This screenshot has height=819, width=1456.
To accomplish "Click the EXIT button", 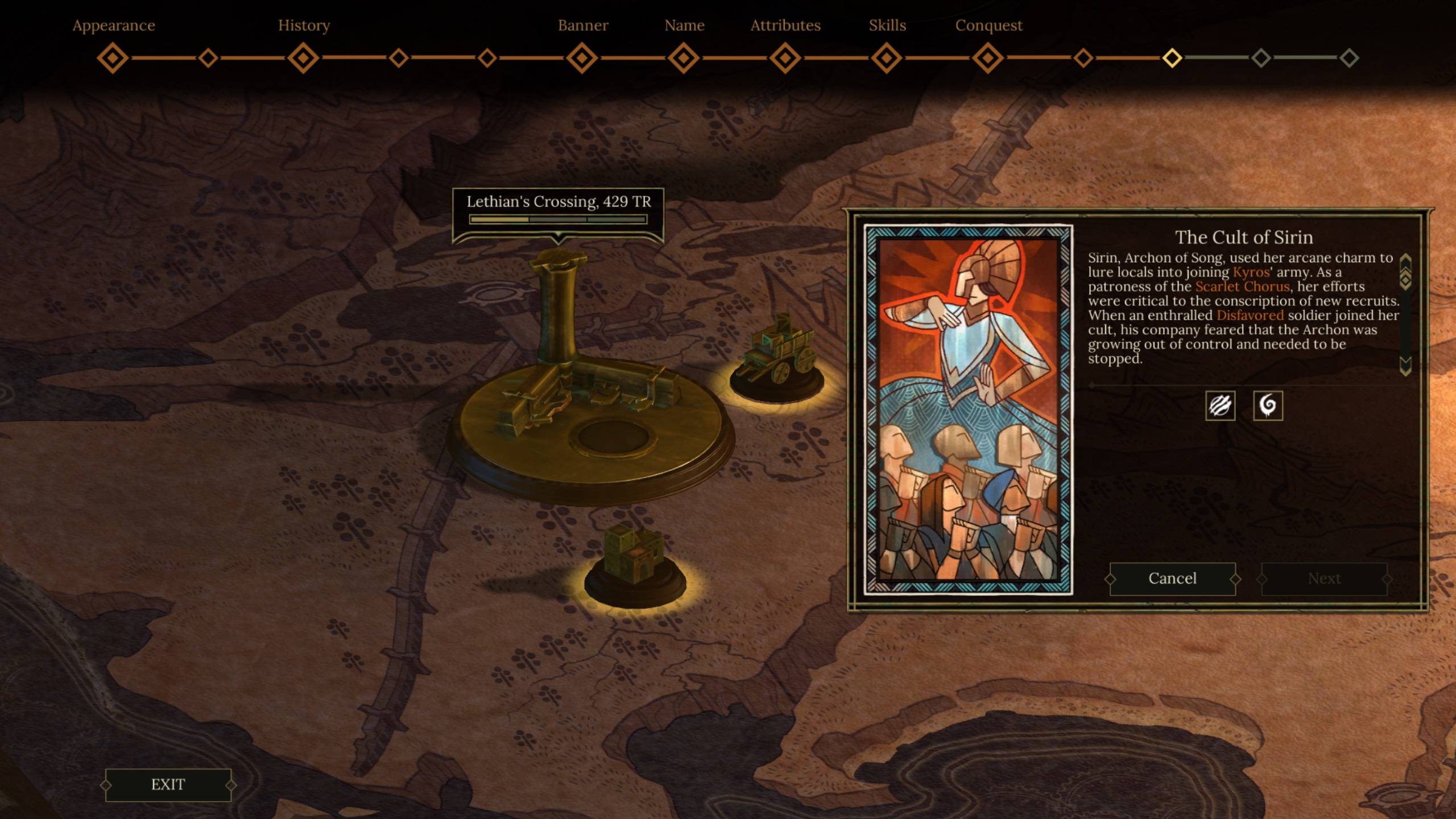I will tap(168, 785).
